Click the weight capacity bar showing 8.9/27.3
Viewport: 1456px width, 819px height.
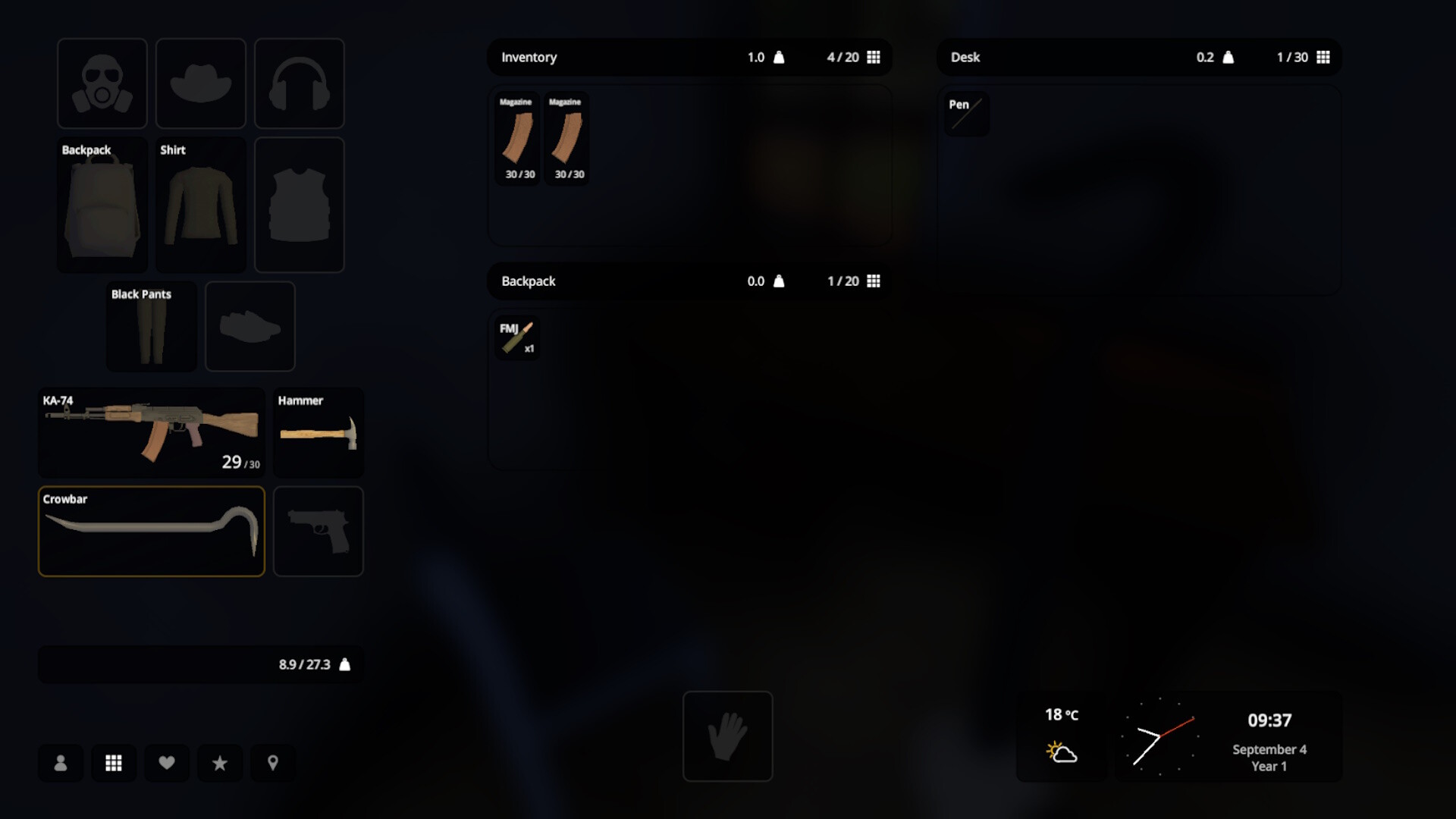point(200,664)
